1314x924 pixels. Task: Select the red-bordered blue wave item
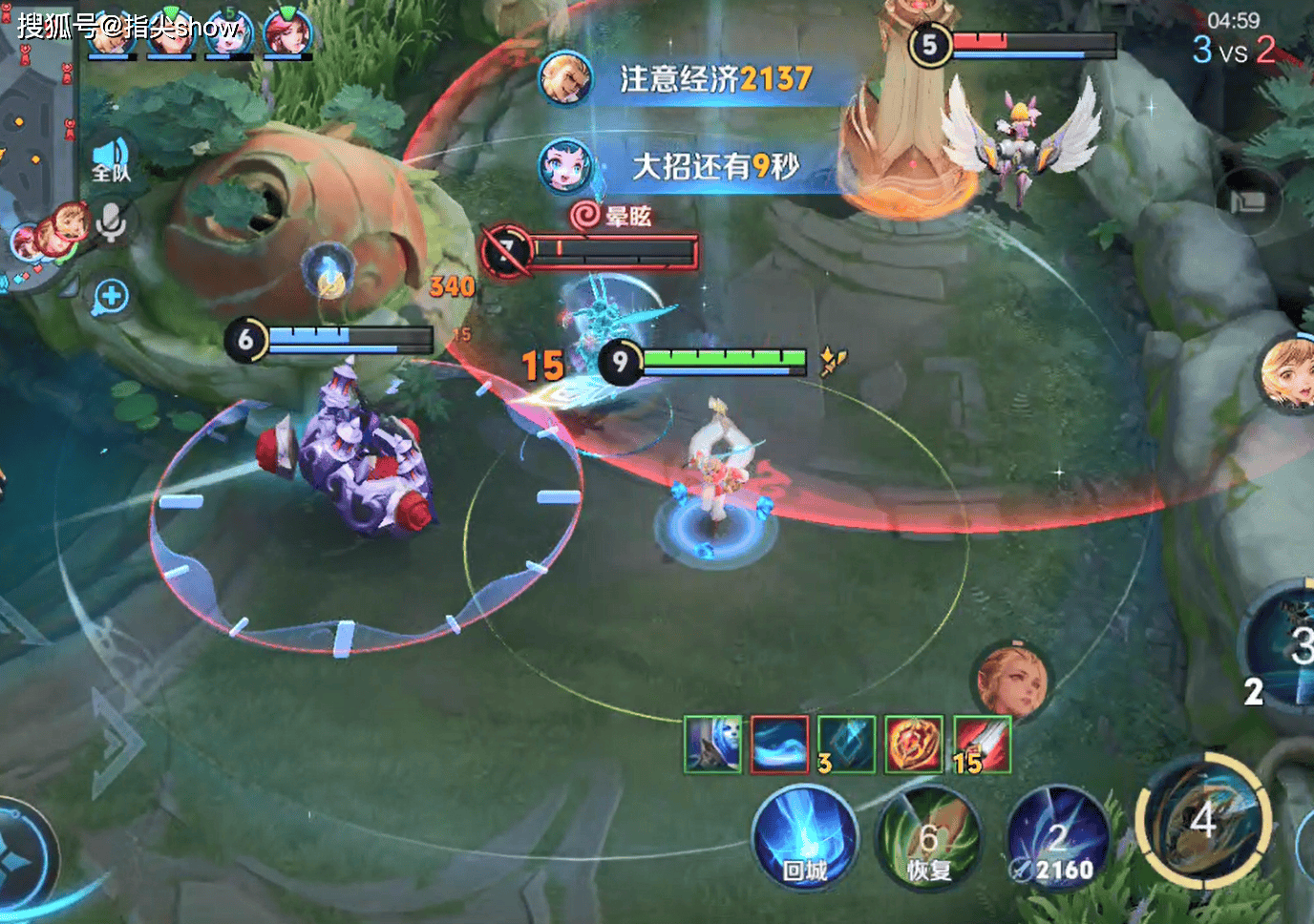tap(779, 745)
